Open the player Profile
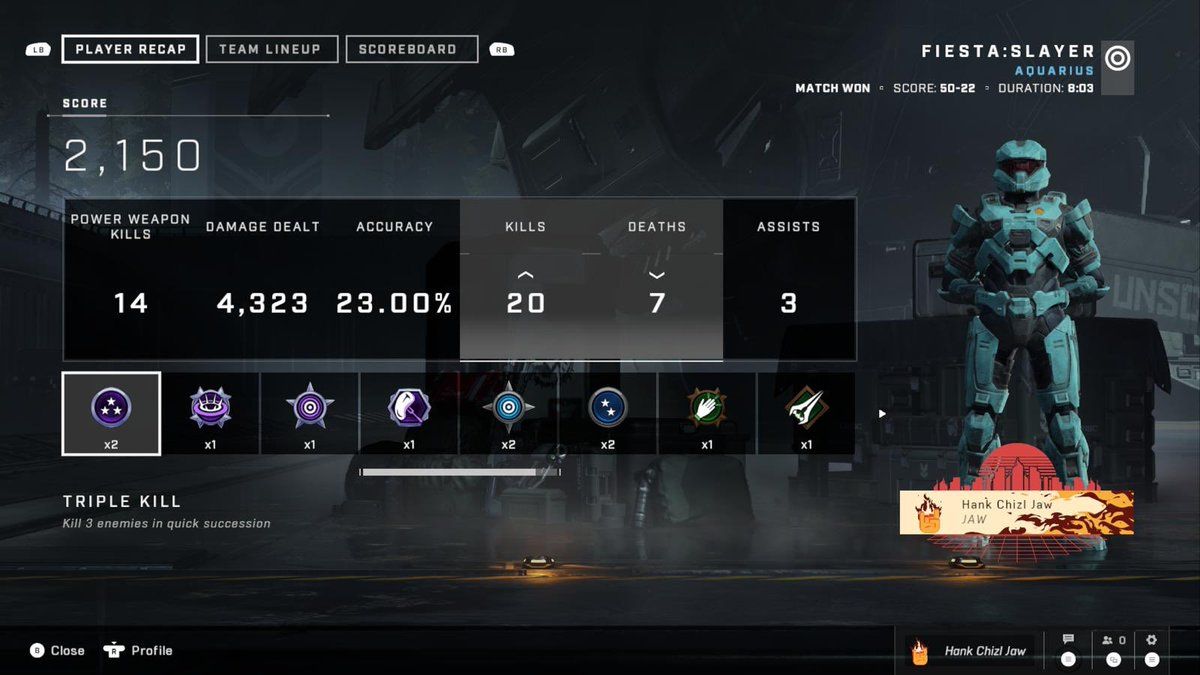1200x675 pixels. pos(139,650)
